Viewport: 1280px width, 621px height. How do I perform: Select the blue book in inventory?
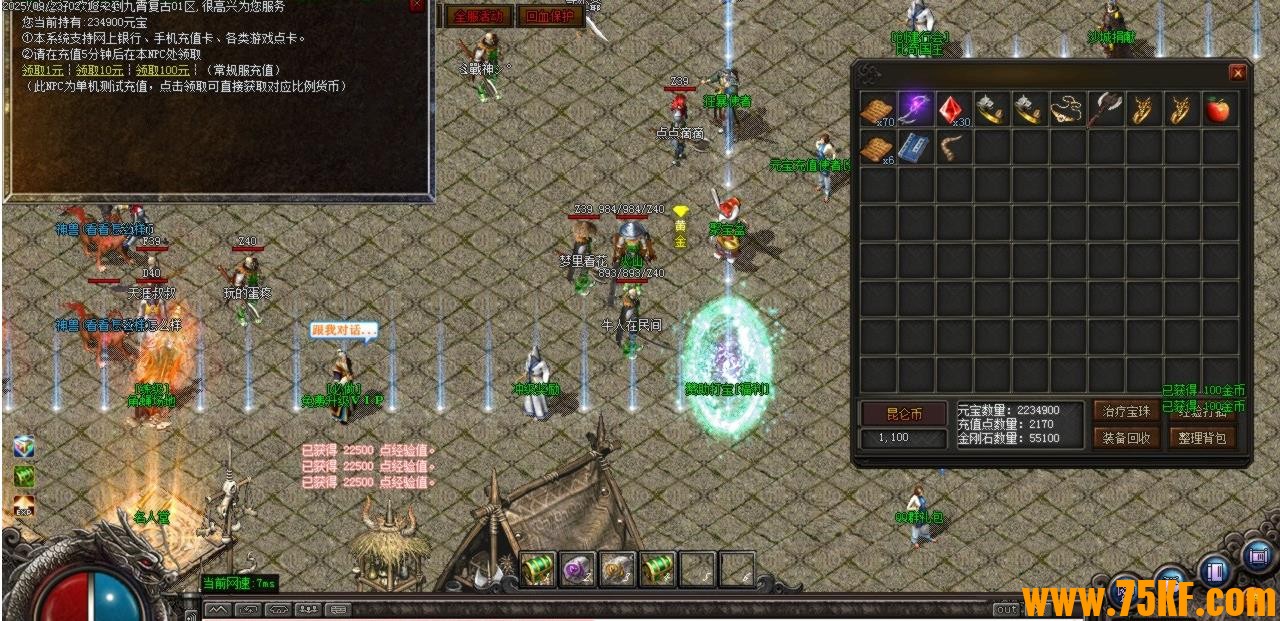pos(915,147)
